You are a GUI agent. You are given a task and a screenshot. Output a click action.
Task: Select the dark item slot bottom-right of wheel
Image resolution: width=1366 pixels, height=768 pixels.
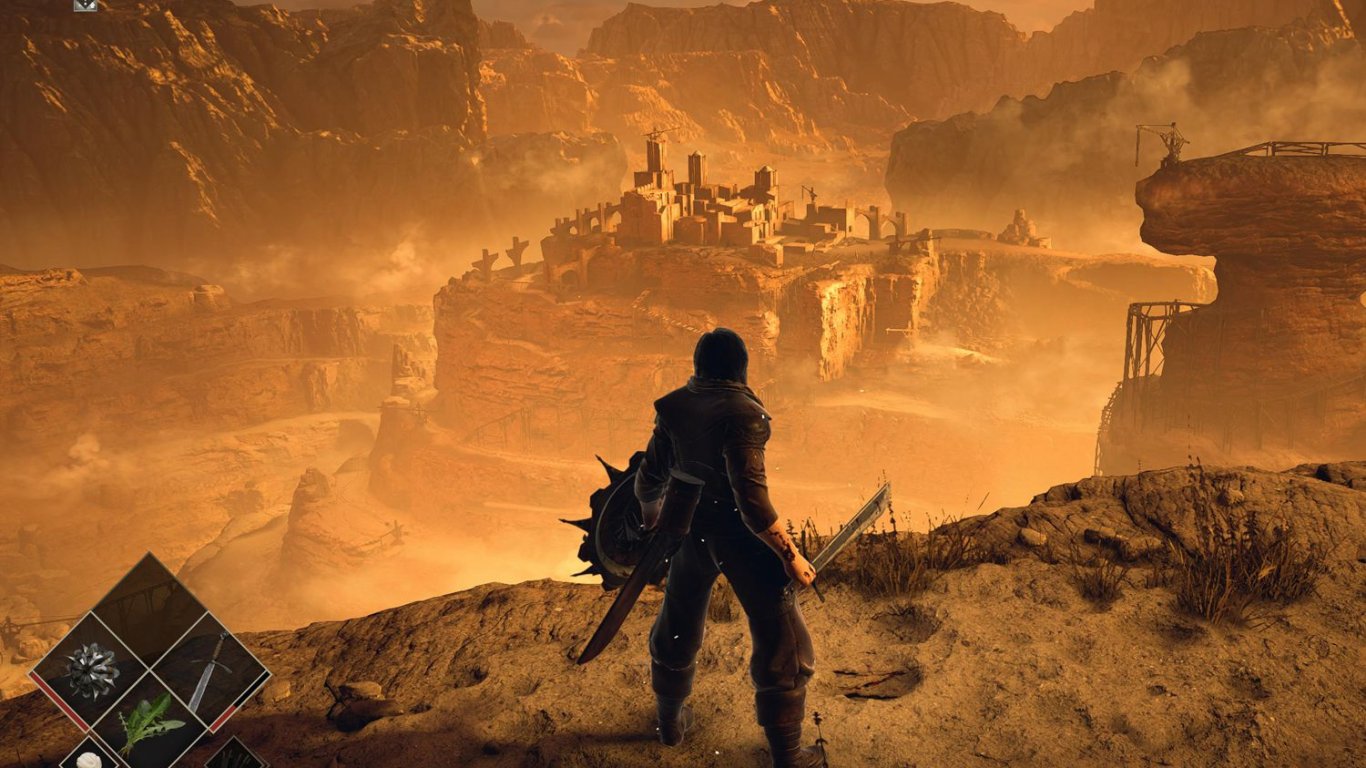[234, 757]
